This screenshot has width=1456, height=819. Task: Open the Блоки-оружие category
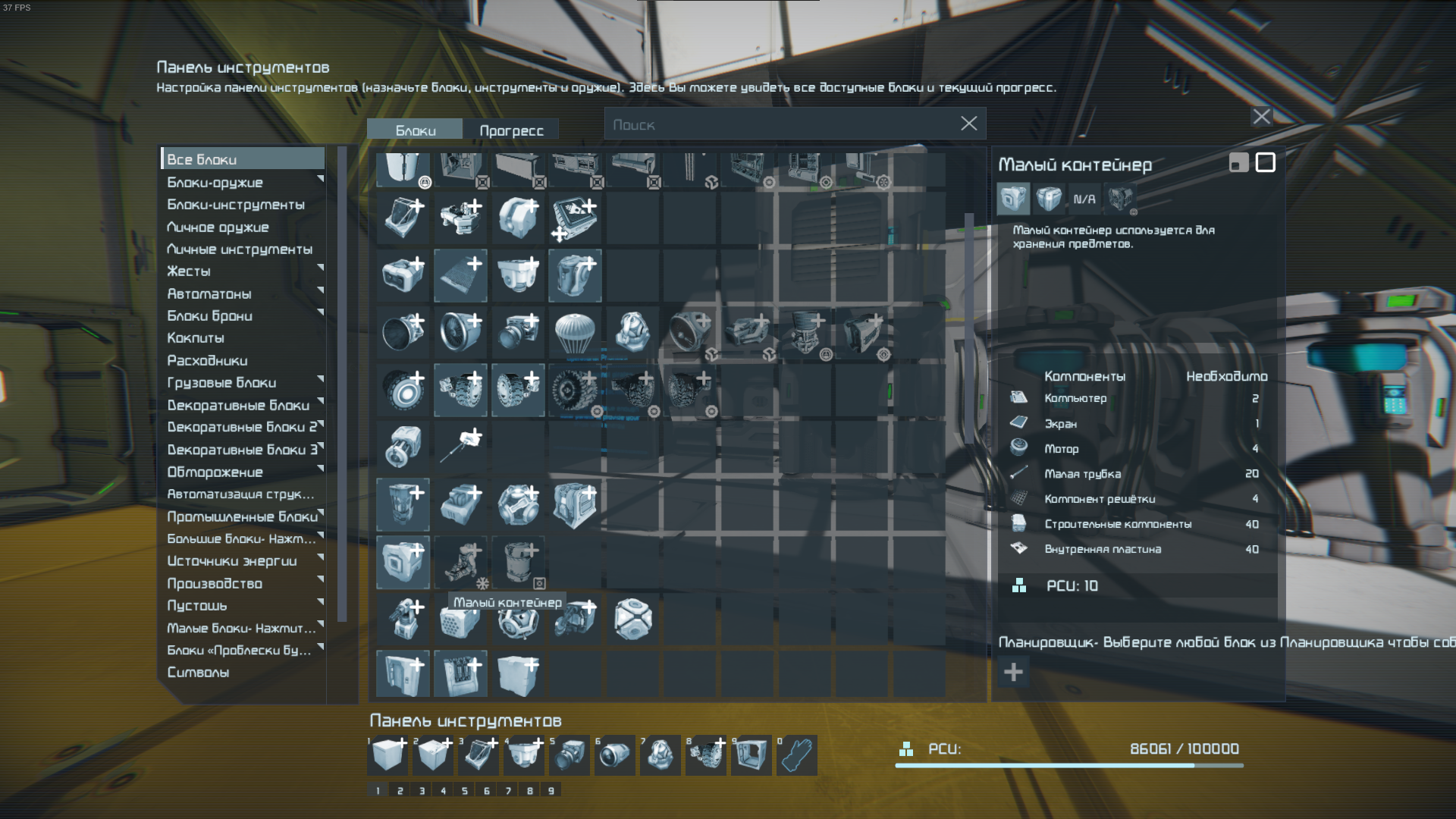click(243, 182)
